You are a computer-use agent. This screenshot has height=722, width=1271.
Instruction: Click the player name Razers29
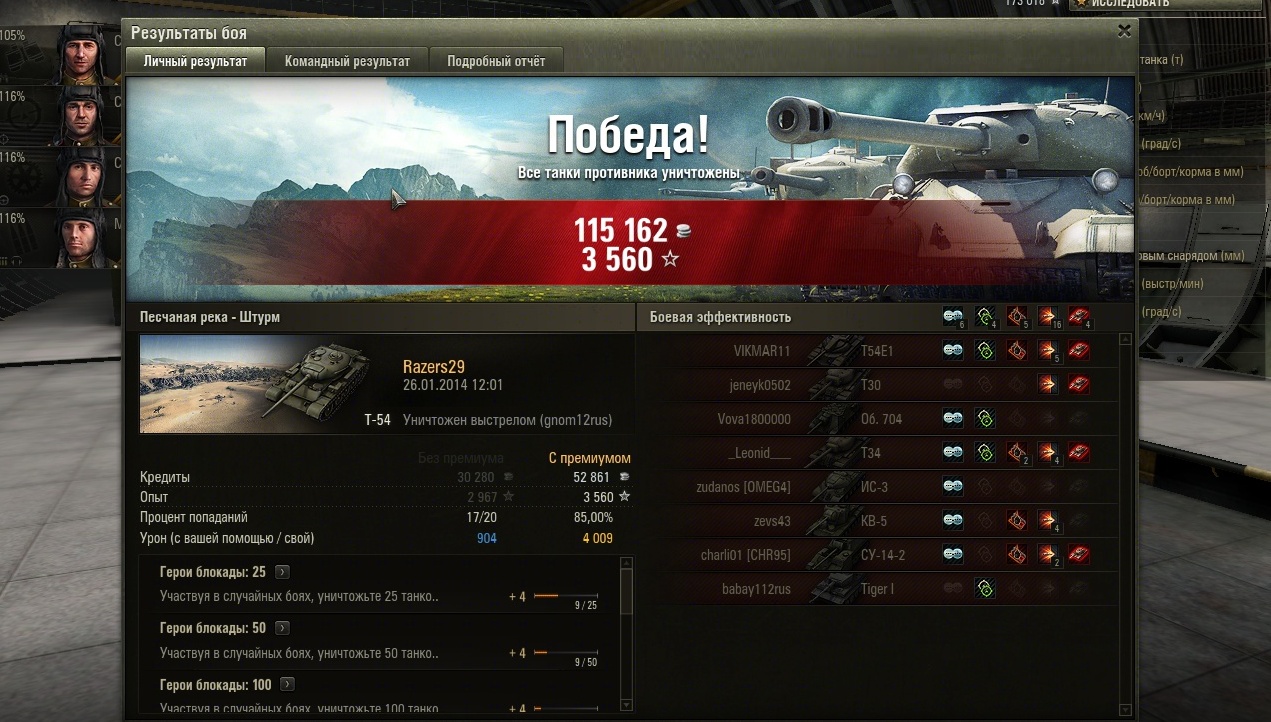pos(433,367)
